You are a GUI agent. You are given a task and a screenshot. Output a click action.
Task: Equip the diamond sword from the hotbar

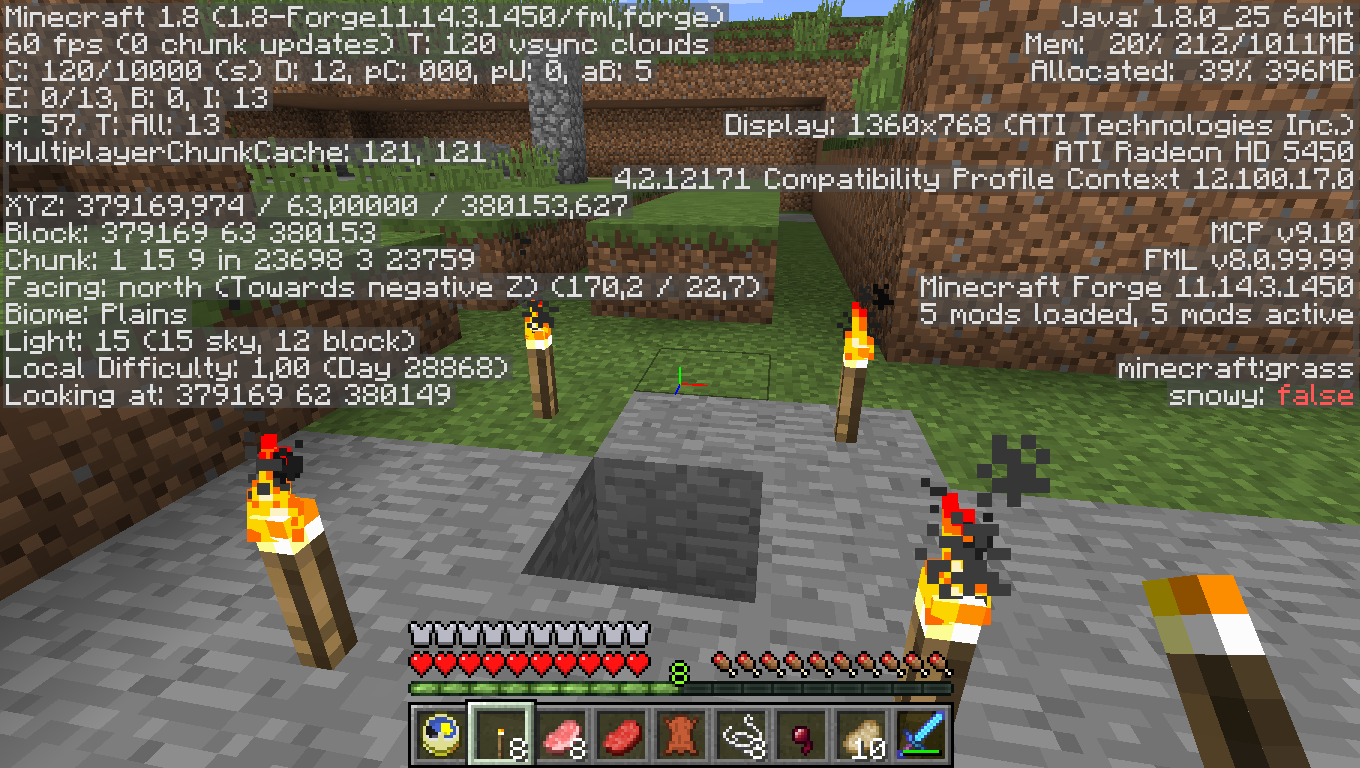pyautogui.click(x=922, y=734)
